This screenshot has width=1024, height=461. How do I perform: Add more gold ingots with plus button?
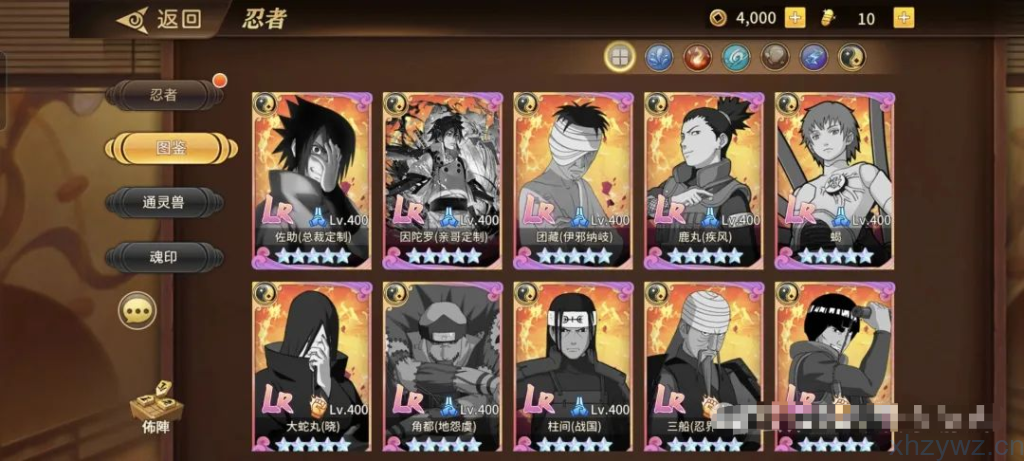tap(902, 18)
